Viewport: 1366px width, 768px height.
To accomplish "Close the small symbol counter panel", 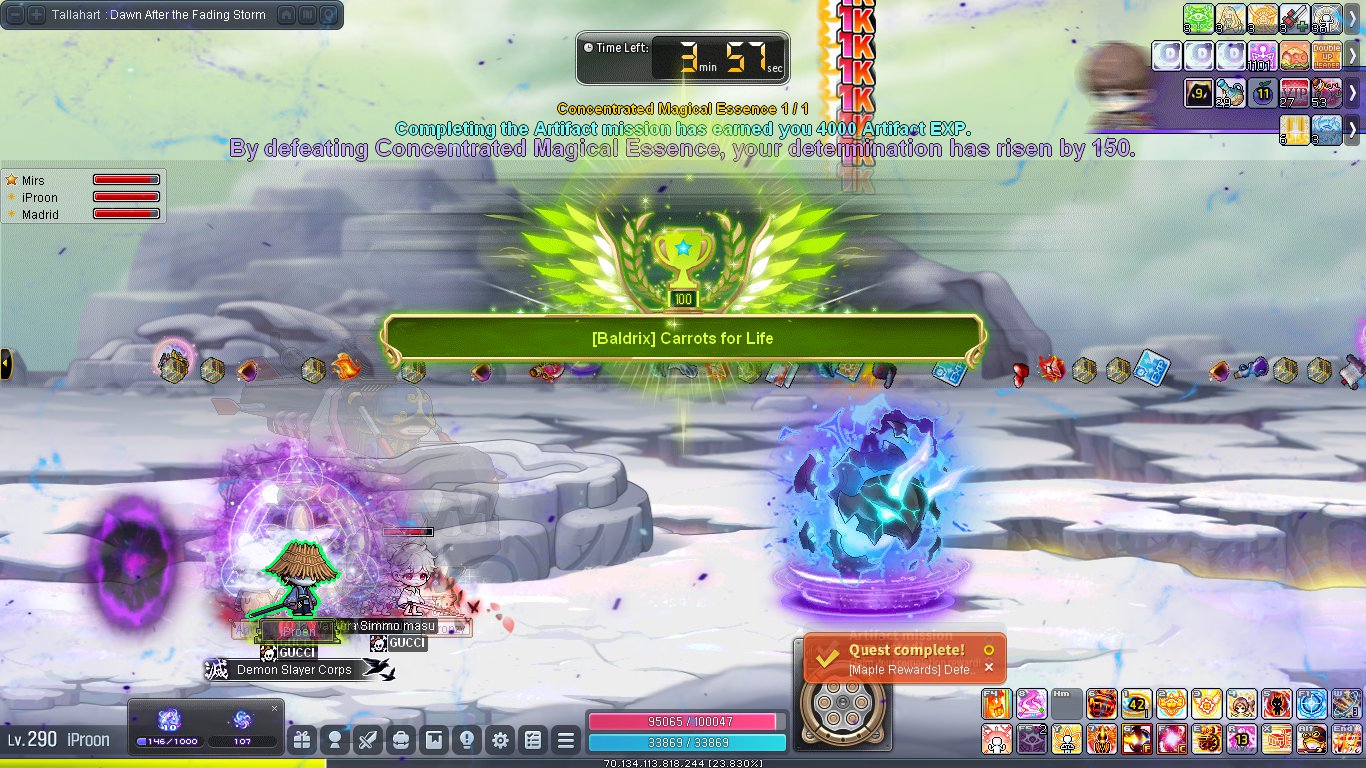I will (275, 708).
